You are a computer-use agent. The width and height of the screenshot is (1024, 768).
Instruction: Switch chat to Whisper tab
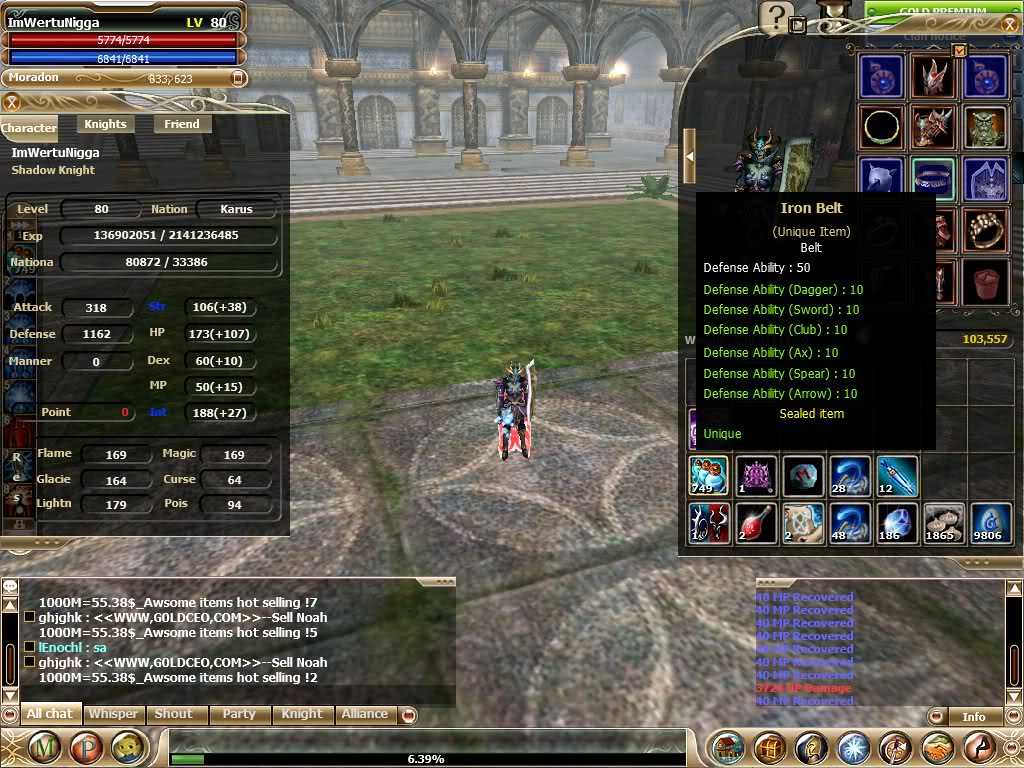113,714
